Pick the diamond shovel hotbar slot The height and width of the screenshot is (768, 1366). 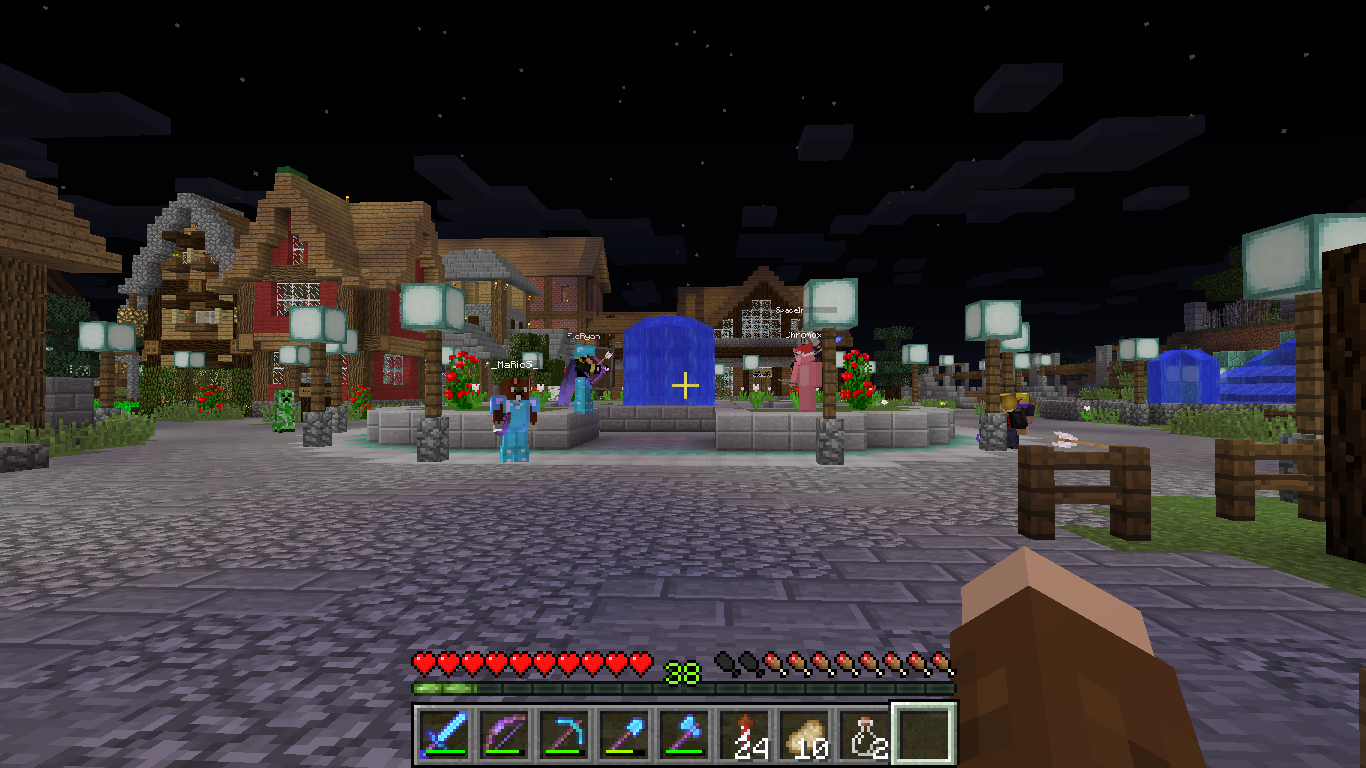[624, 735]
